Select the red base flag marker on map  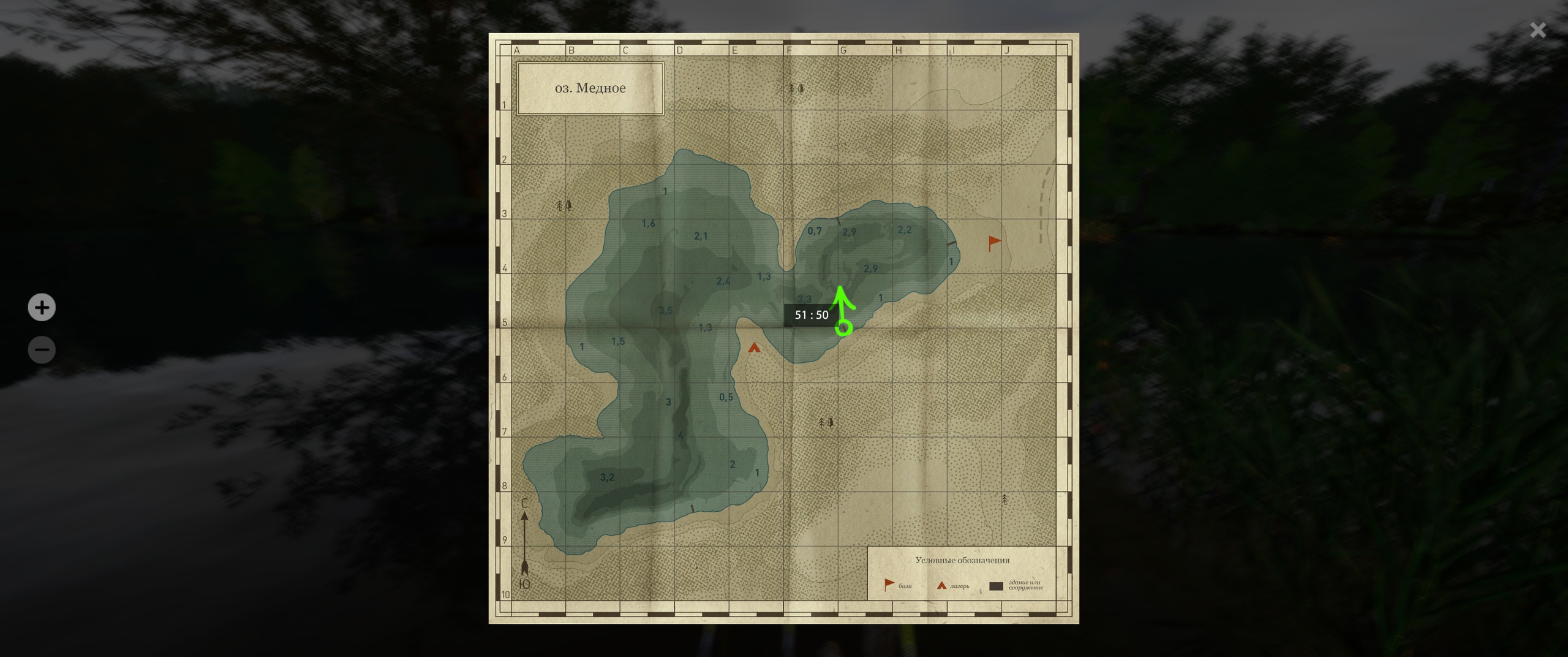click(x=994, y=243)
